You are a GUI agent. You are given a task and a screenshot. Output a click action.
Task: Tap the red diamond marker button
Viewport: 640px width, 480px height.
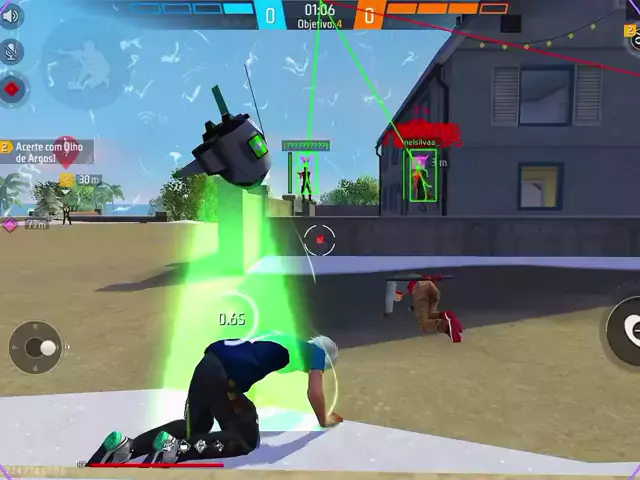[x=12, y=89]
